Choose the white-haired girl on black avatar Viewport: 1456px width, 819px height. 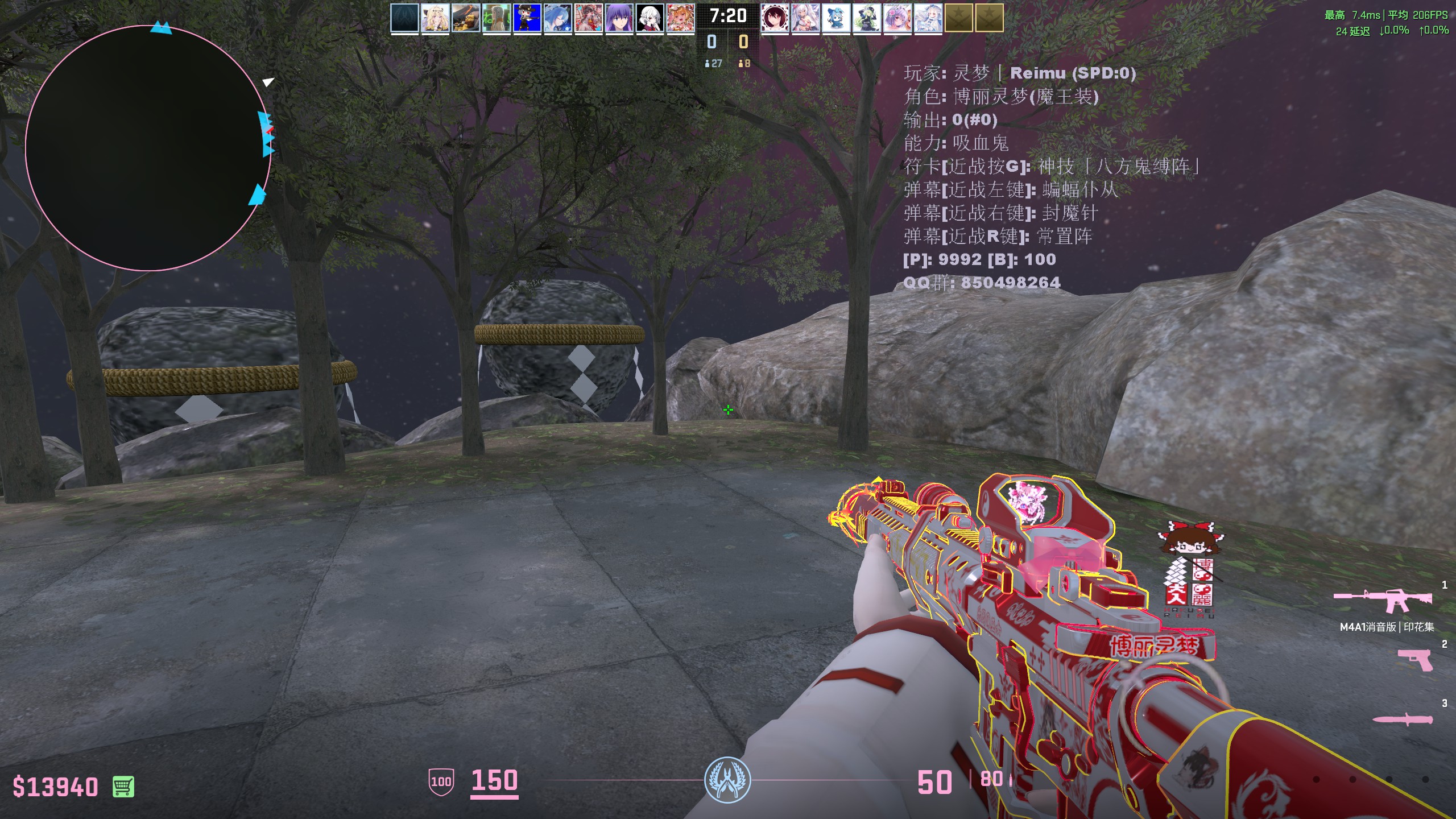[x=650, y=18]
